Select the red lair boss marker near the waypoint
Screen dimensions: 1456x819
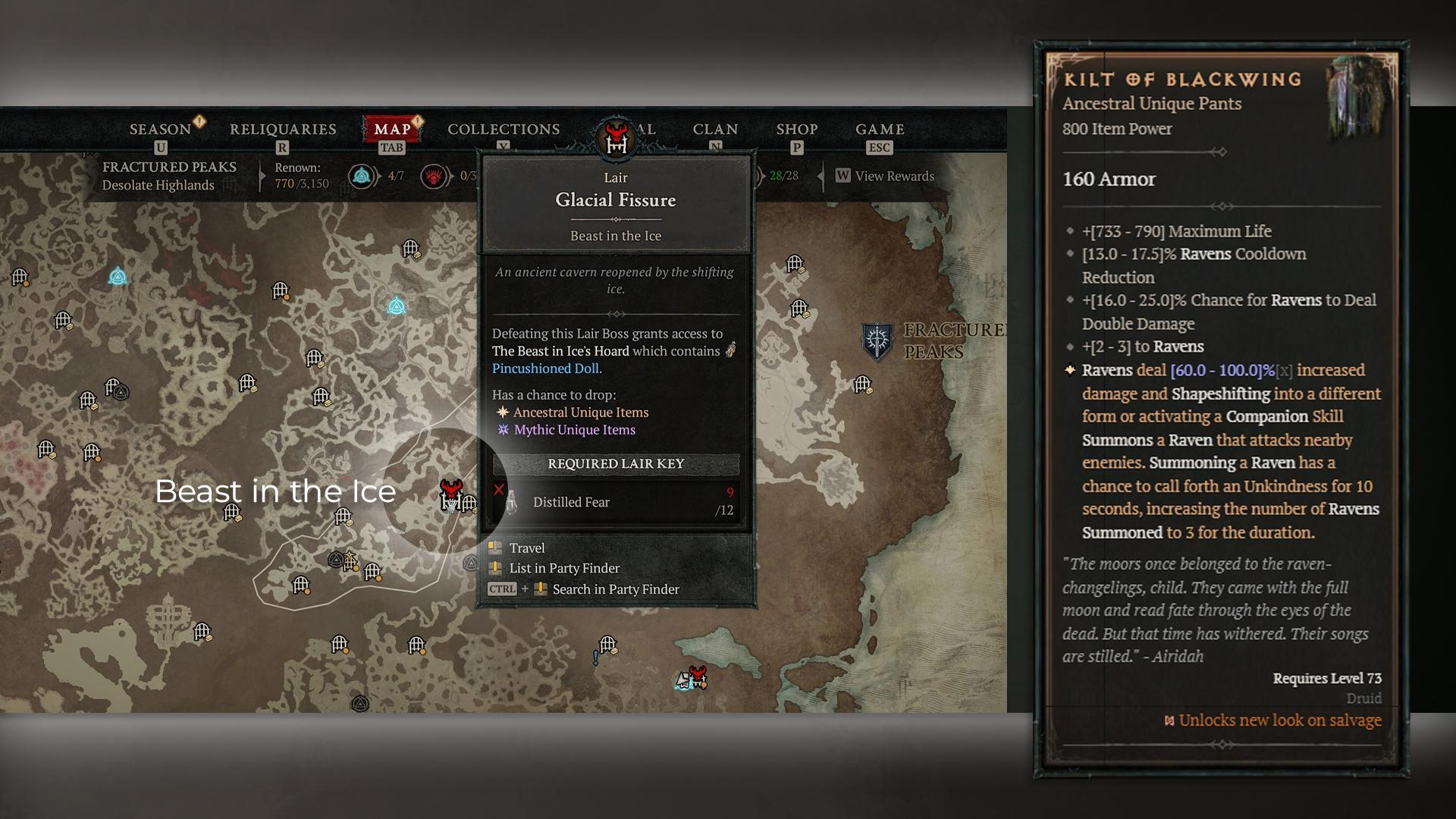click(698, 674)
